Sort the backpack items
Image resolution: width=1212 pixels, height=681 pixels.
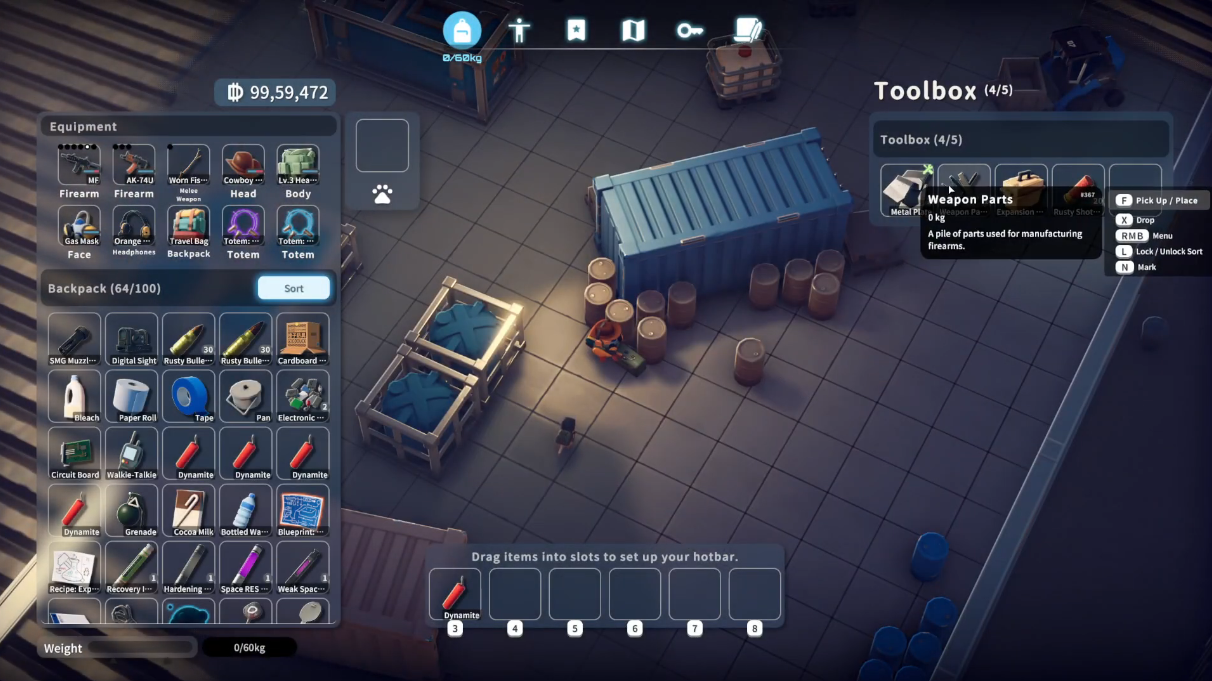pos(293,288)
